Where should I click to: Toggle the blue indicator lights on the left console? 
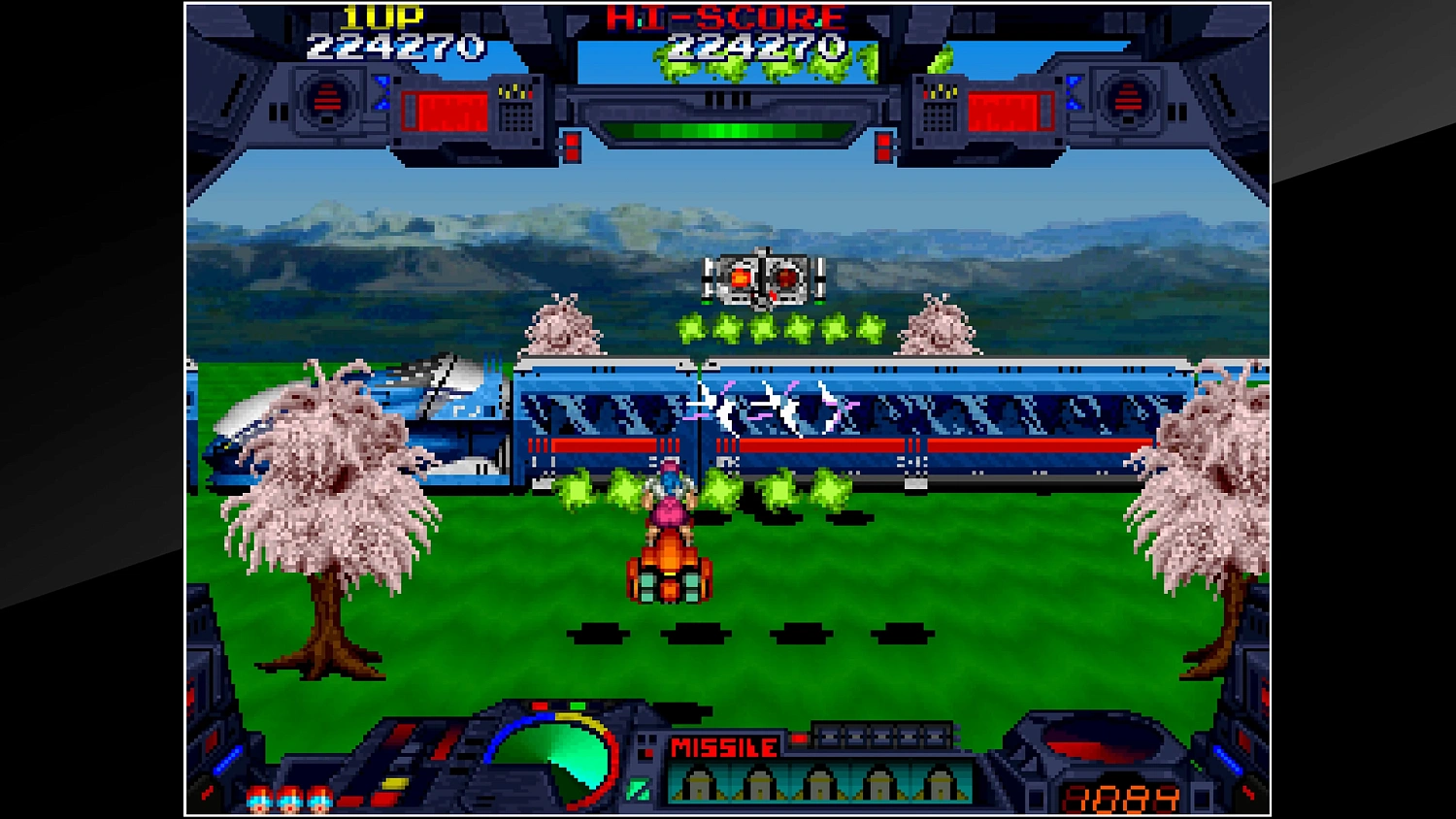(x=381, y=92)
